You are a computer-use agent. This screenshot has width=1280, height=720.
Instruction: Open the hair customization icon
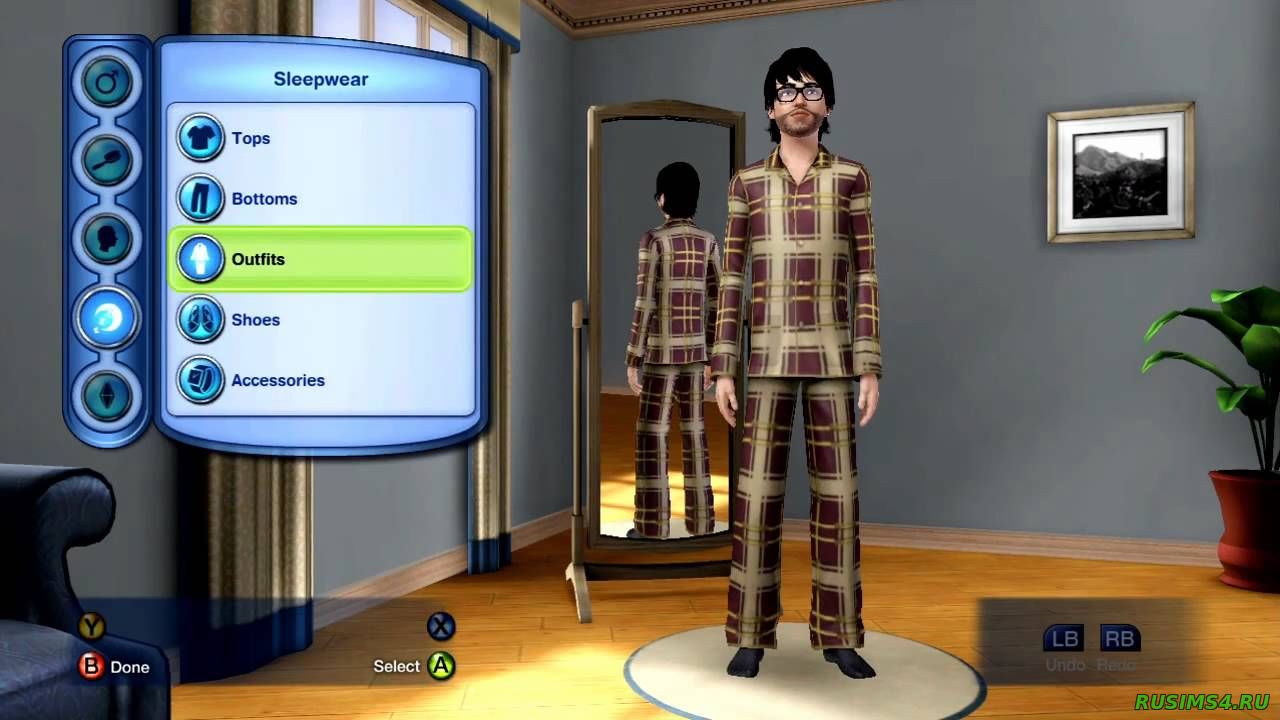click(x=108, y=161)
